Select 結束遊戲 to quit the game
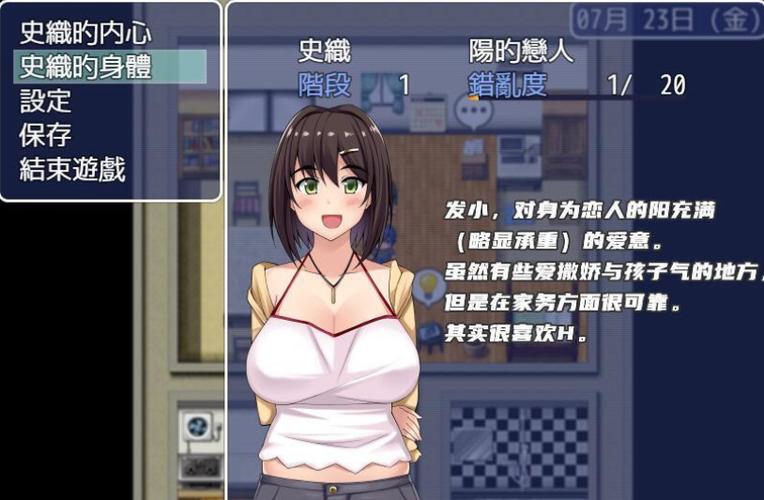The width and height of the screenshot is (764, 500). 73,168
